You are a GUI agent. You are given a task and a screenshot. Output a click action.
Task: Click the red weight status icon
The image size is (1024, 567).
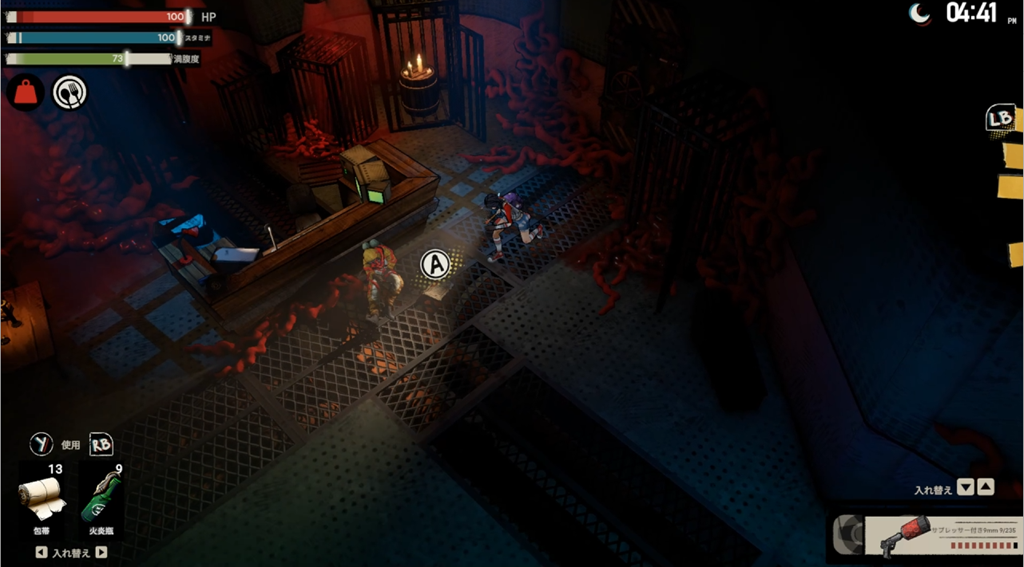25,93
